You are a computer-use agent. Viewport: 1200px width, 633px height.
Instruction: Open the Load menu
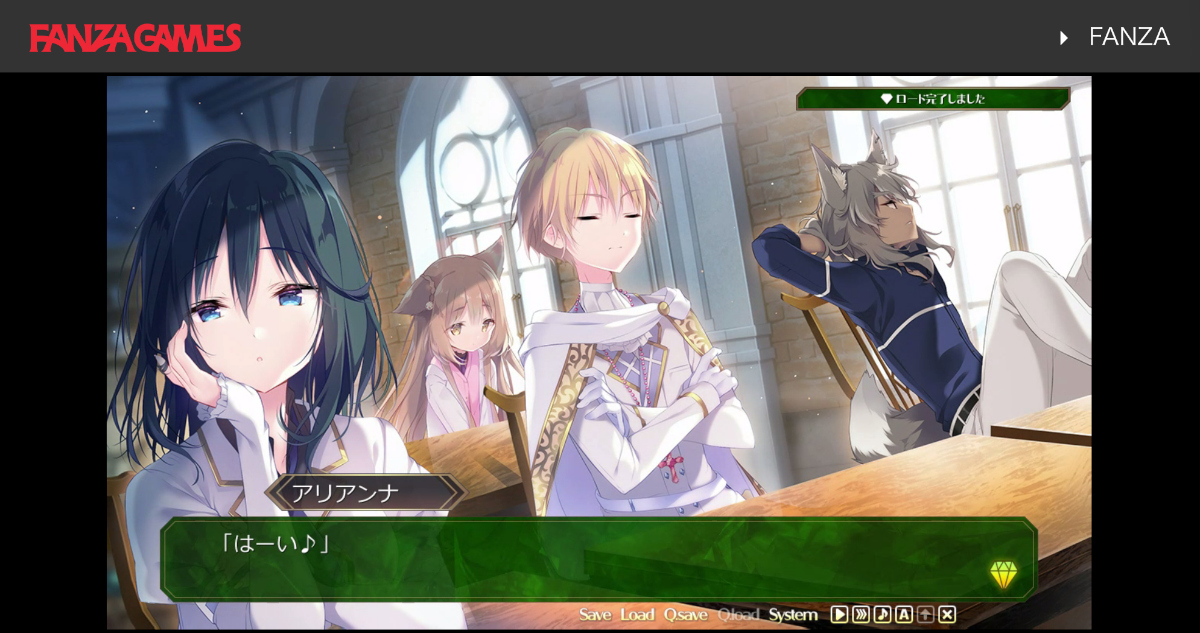pyautogui.click(x=636, y=615)
